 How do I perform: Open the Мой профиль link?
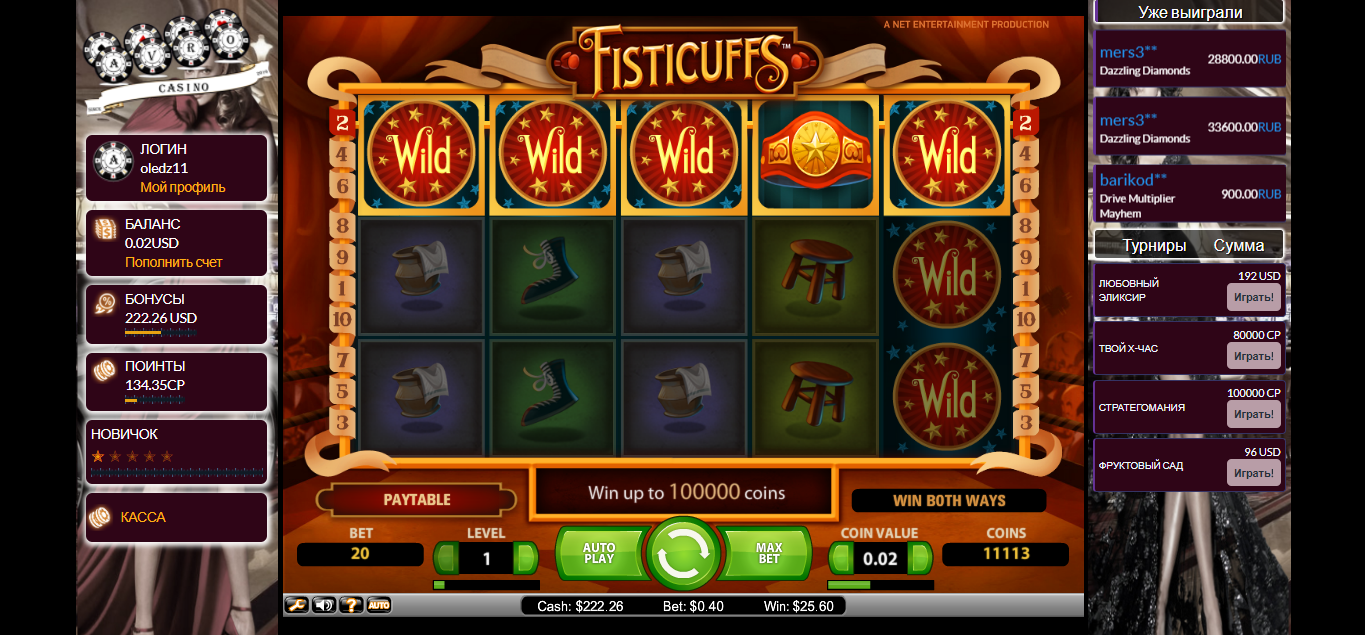point(183,187)
